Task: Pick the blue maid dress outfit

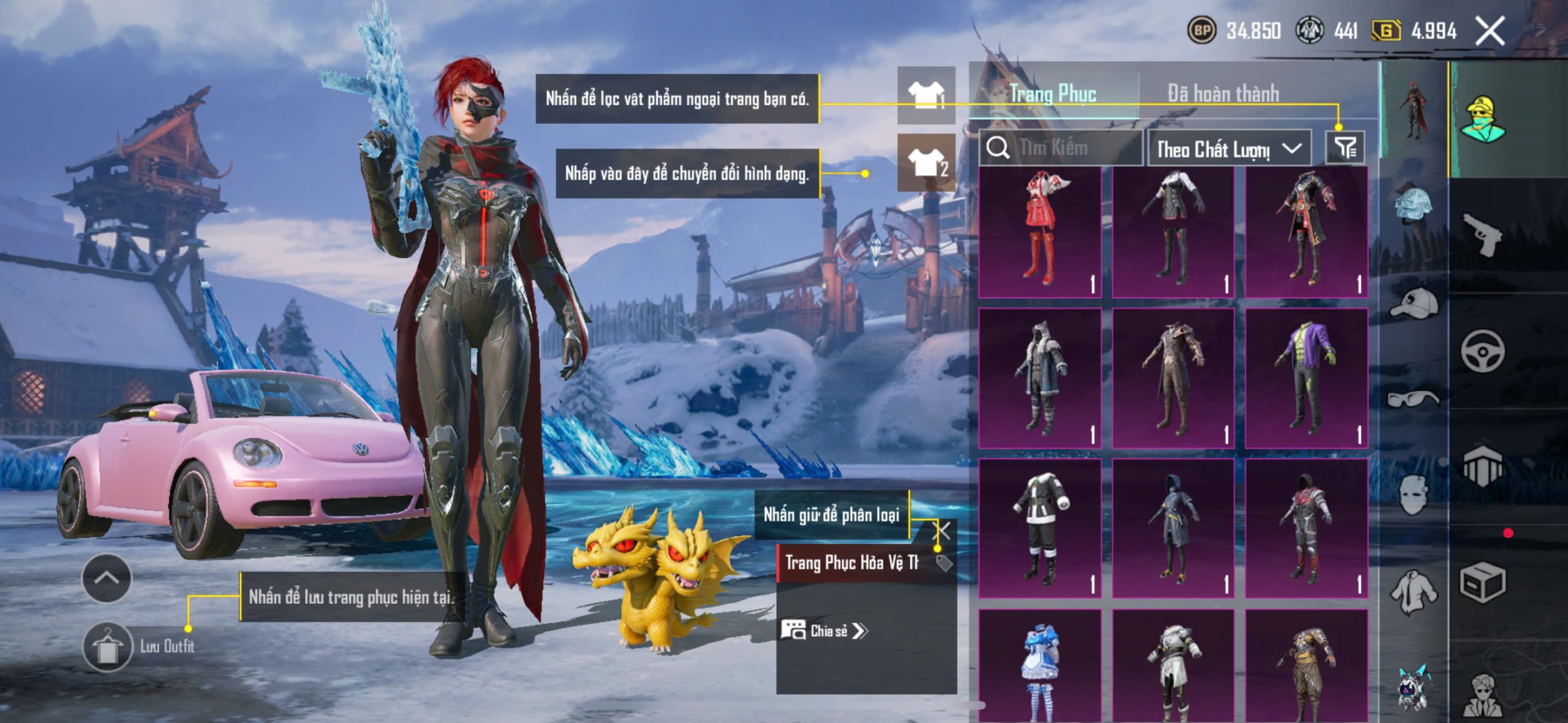Action: (1040, 666)
